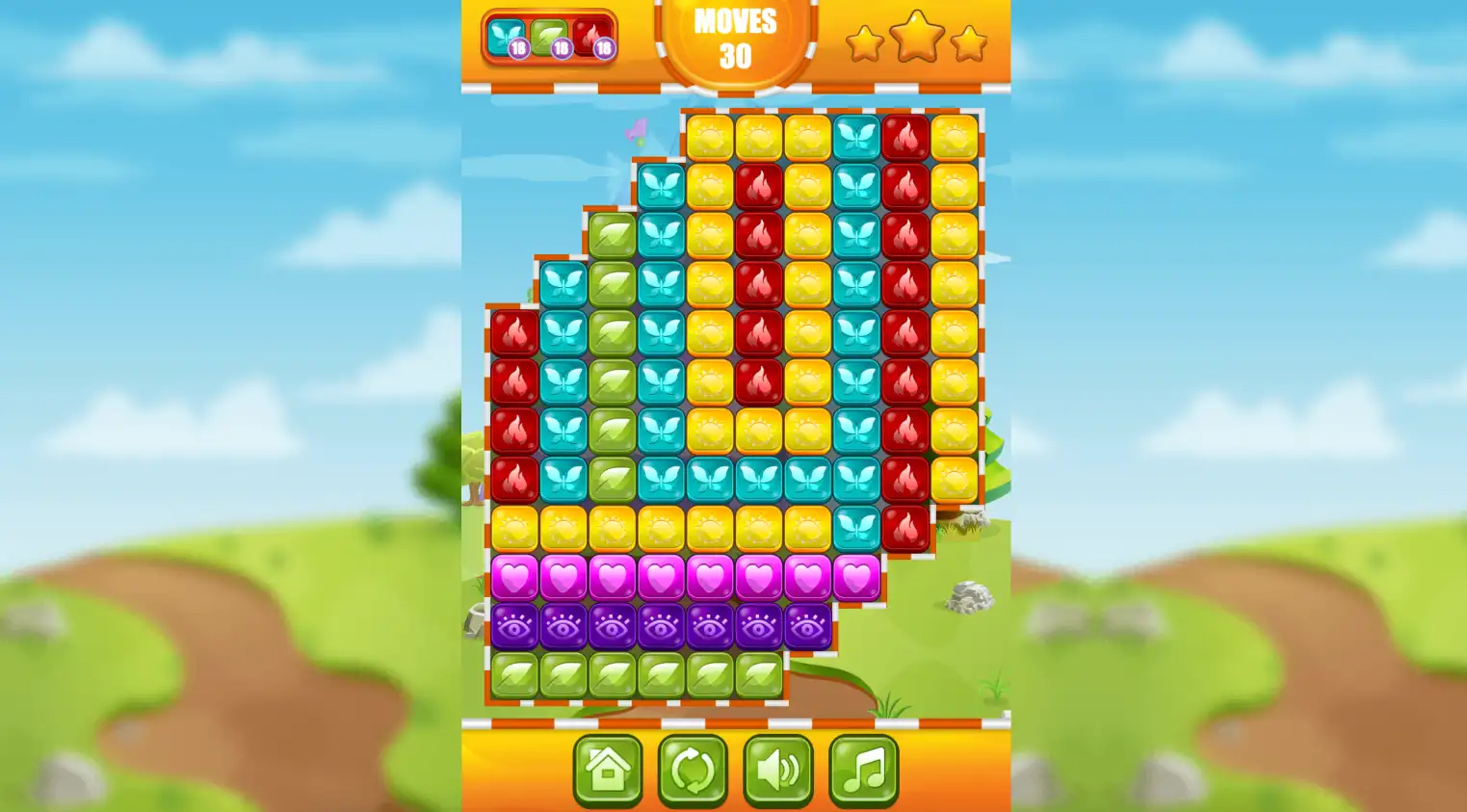Click the butterfly goal icon showing 18
This screenshot has width=1467, height=812.
pos(505,37)
